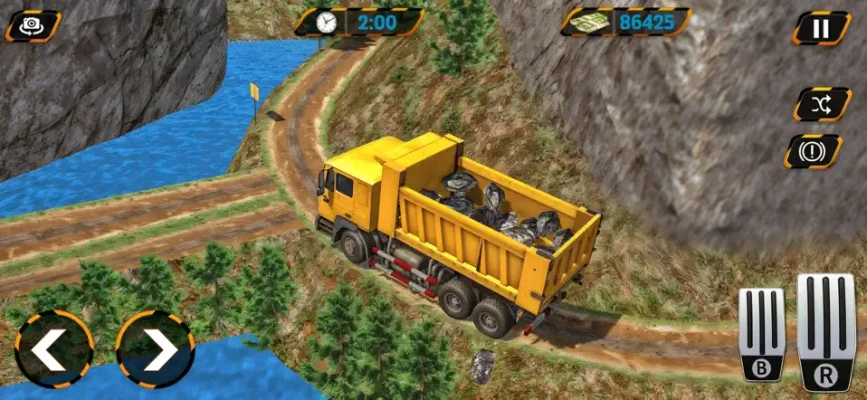The height and width of the screenshot is (400, 867).
Task: Steer right with the right arrow
Action: [x=155, y=349]
